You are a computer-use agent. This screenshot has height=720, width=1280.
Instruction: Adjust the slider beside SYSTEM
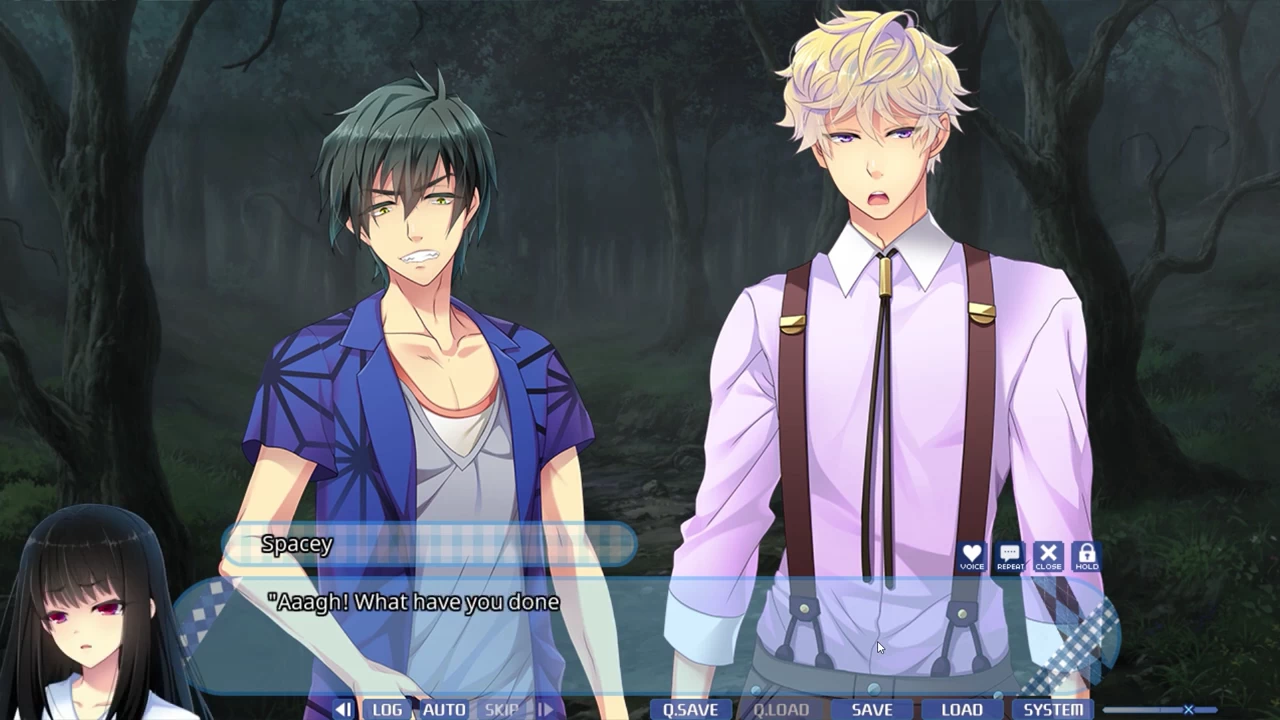pos(1188,710)
